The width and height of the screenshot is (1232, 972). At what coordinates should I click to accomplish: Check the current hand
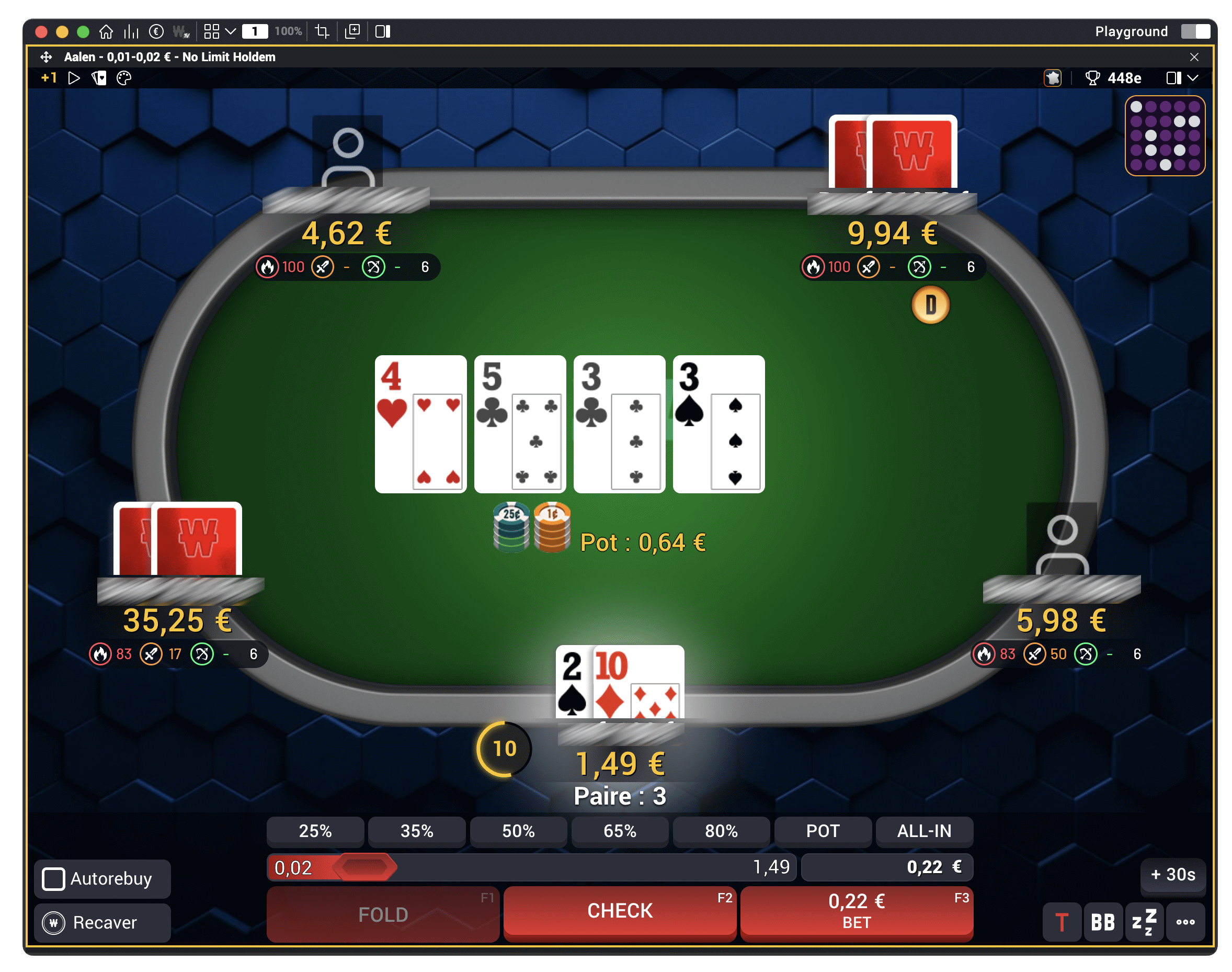(620, 911)
